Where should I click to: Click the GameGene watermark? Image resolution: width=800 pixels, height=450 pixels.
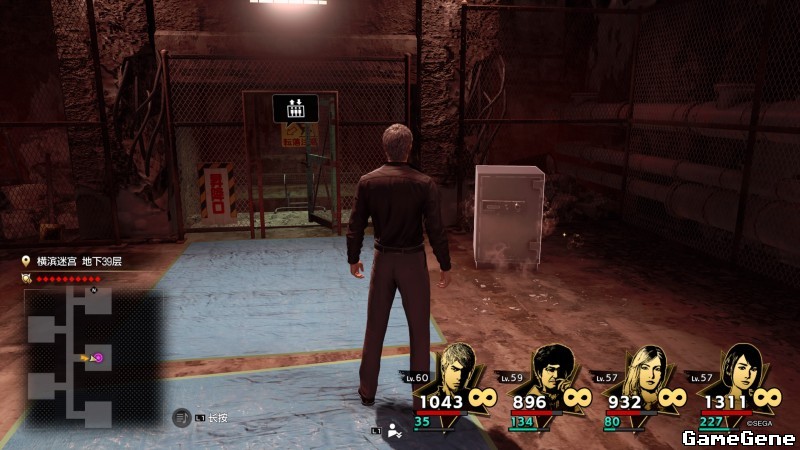[x=738, y=437]
